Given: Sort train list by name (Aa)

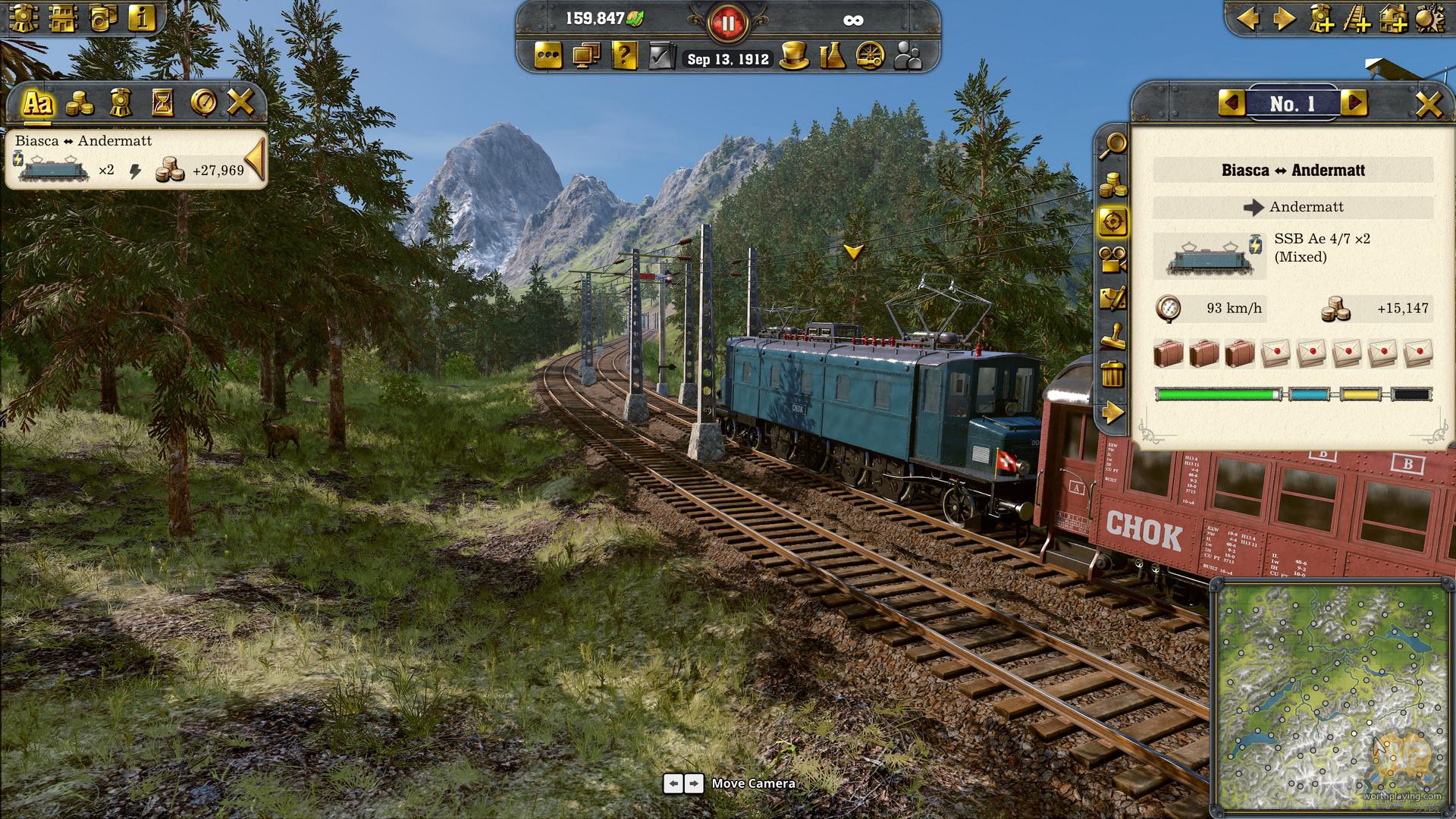Looking at the screenshot, I should point(37,102).
